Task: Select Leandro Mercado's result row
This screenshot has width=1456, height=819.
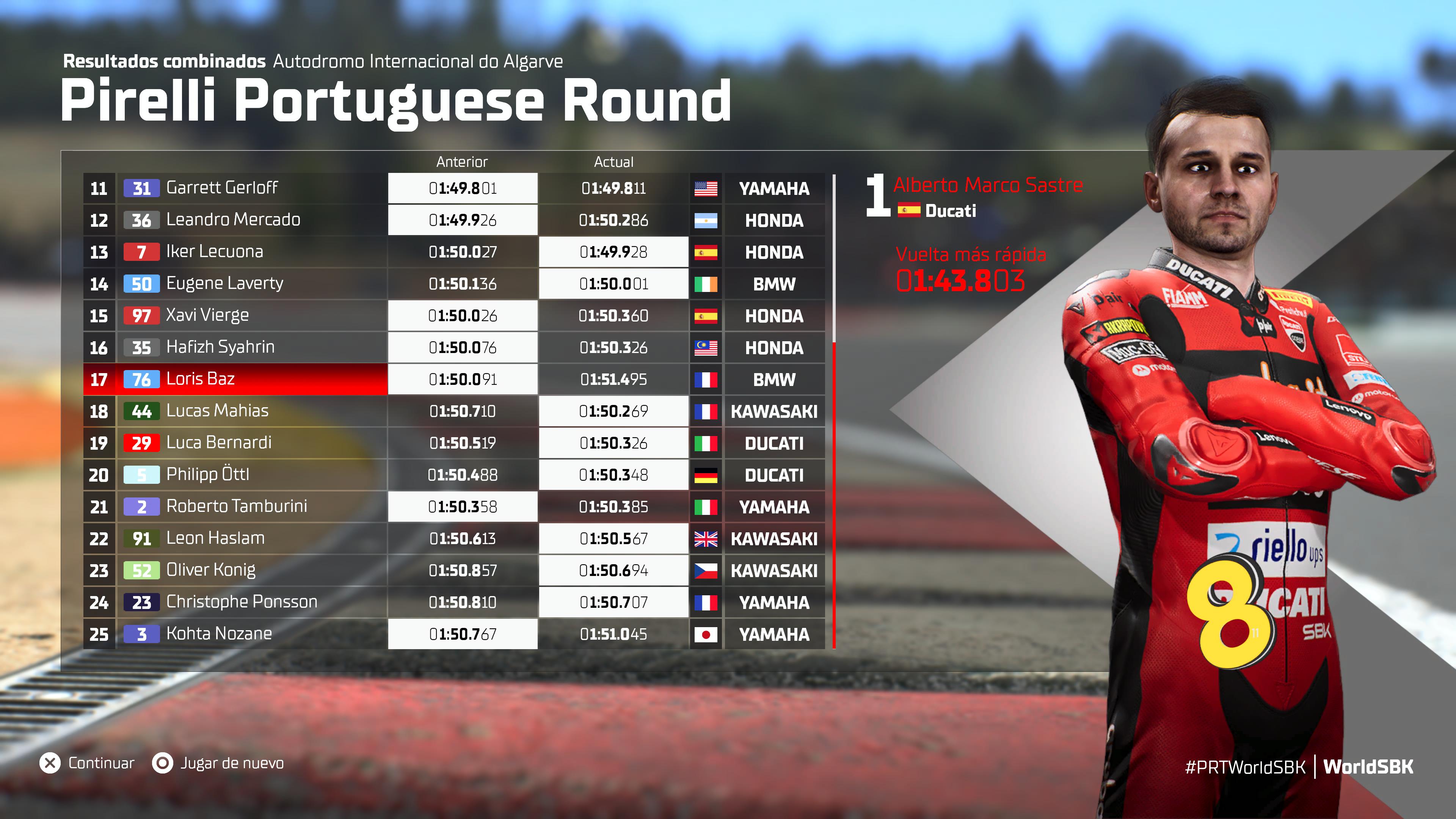Action: click(233, 220)
